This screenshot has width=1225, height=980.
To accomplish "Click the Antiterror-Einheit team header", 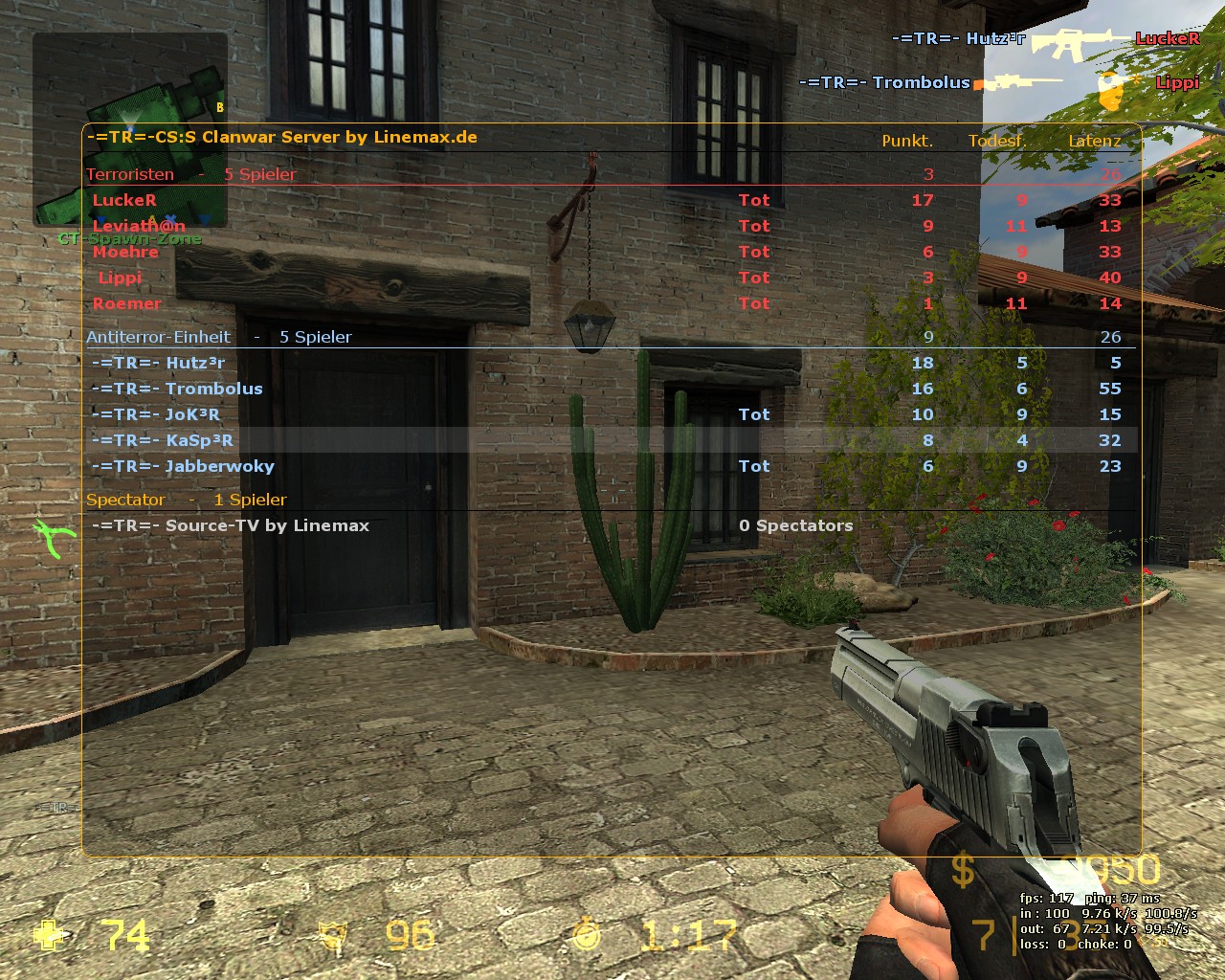I will click(x=158, y=337).
